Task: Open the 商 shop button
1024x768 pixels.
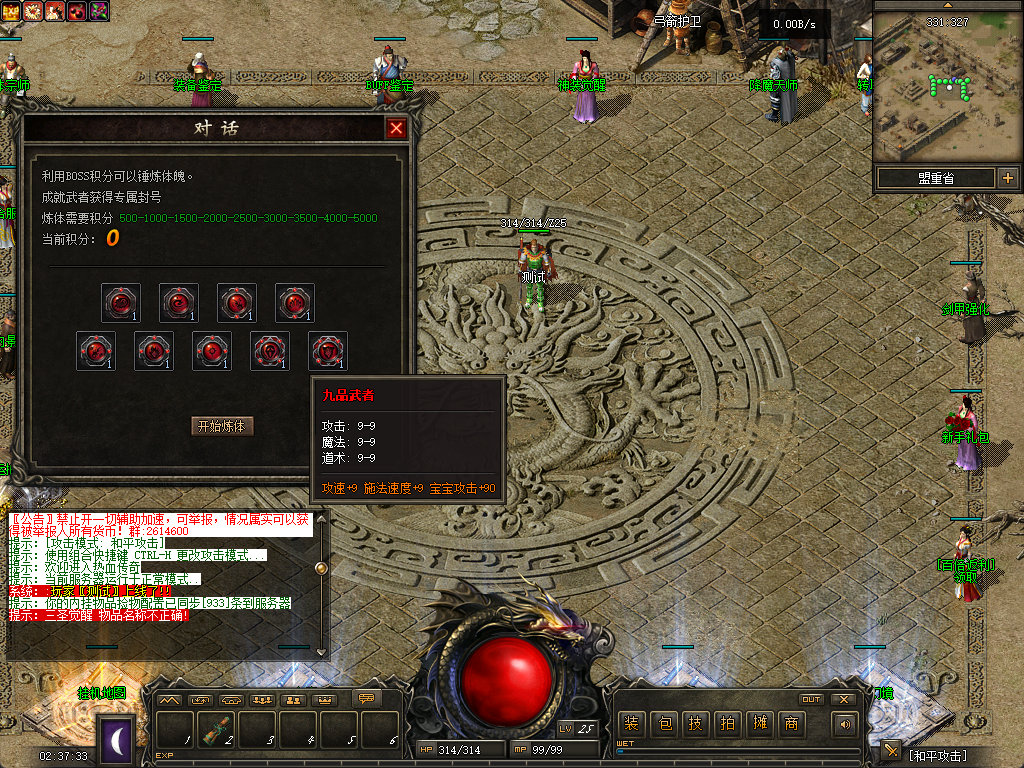Action: tap(791, 723)
